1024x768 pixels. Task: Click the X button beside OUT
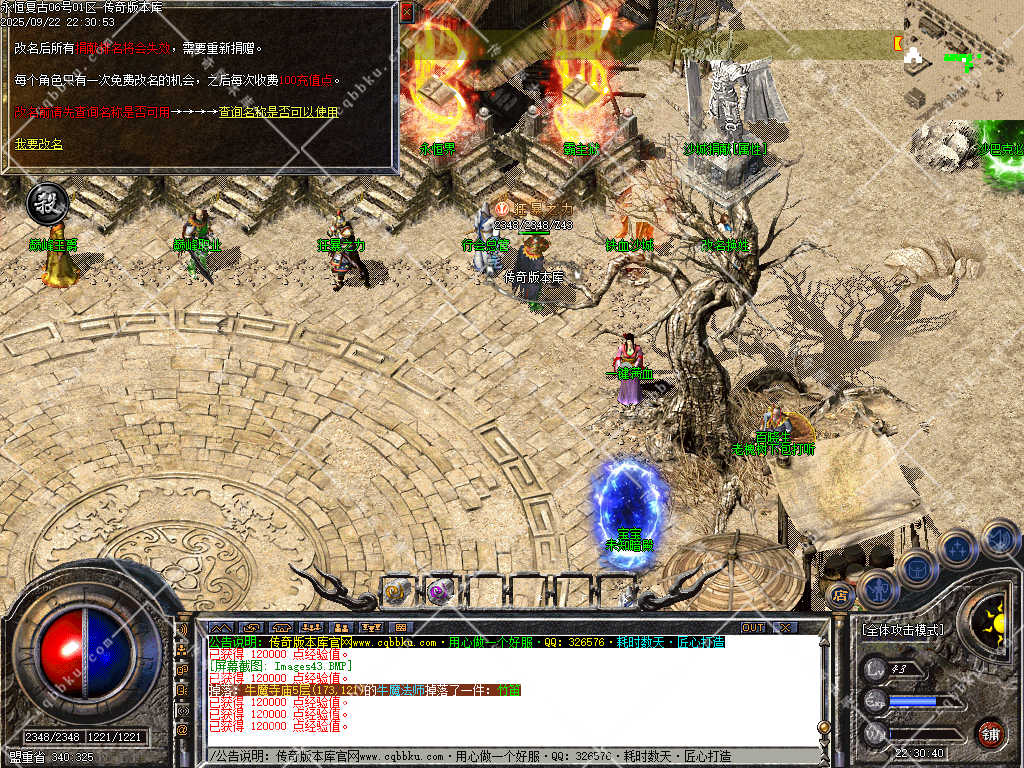click(x=785, y=627)
